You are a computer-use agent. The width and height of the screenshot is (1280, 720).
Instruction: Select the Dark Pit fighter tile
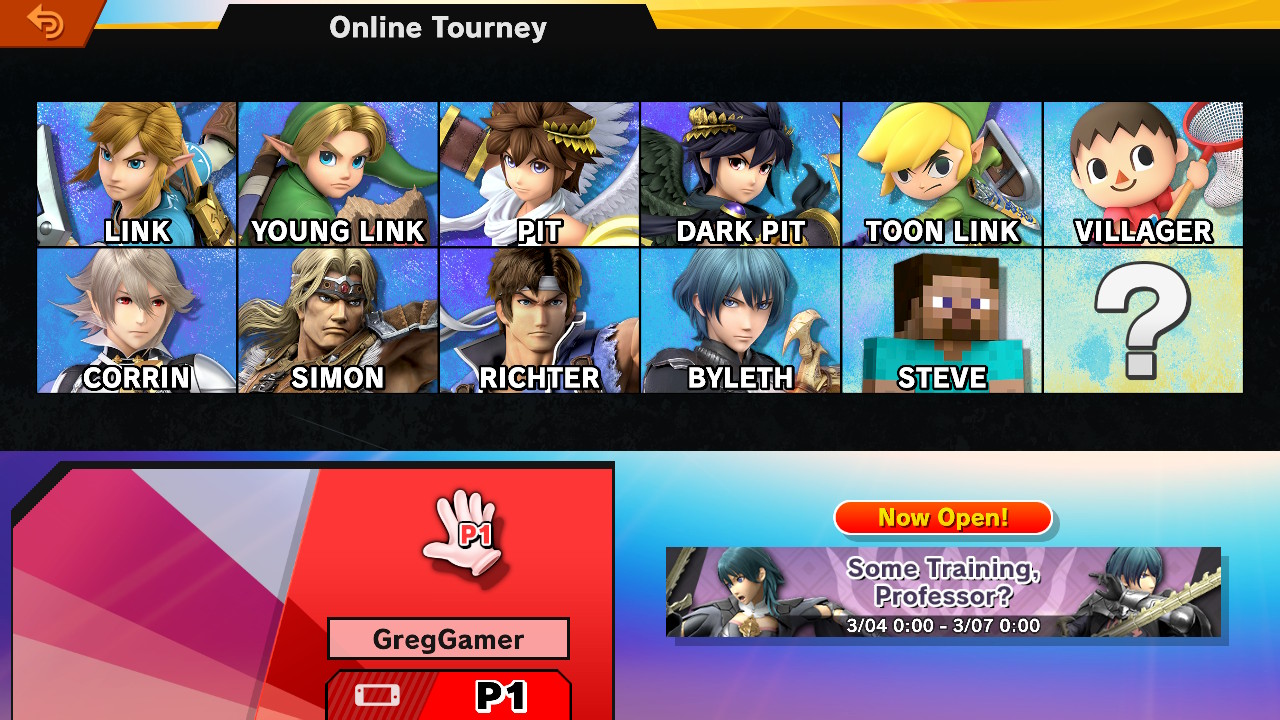[740, 174]
